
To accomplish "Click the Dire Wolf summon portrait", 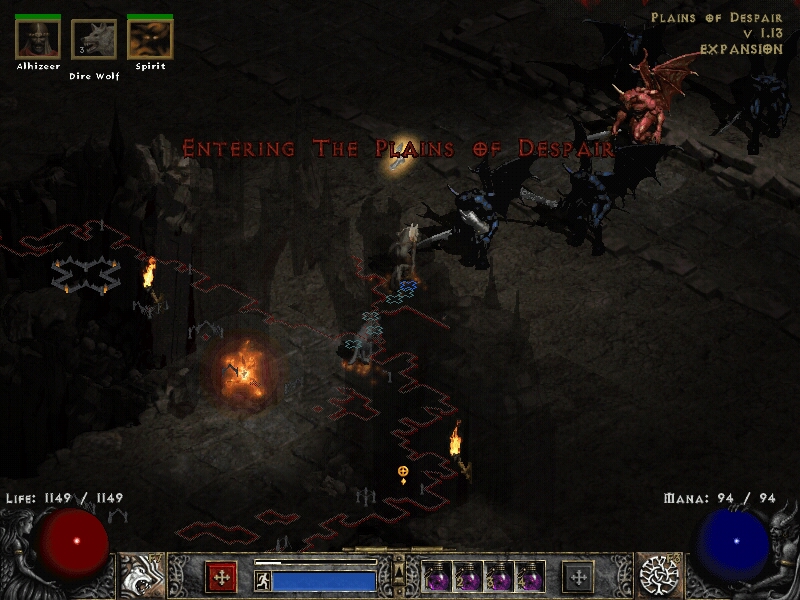I will [94, 40].
